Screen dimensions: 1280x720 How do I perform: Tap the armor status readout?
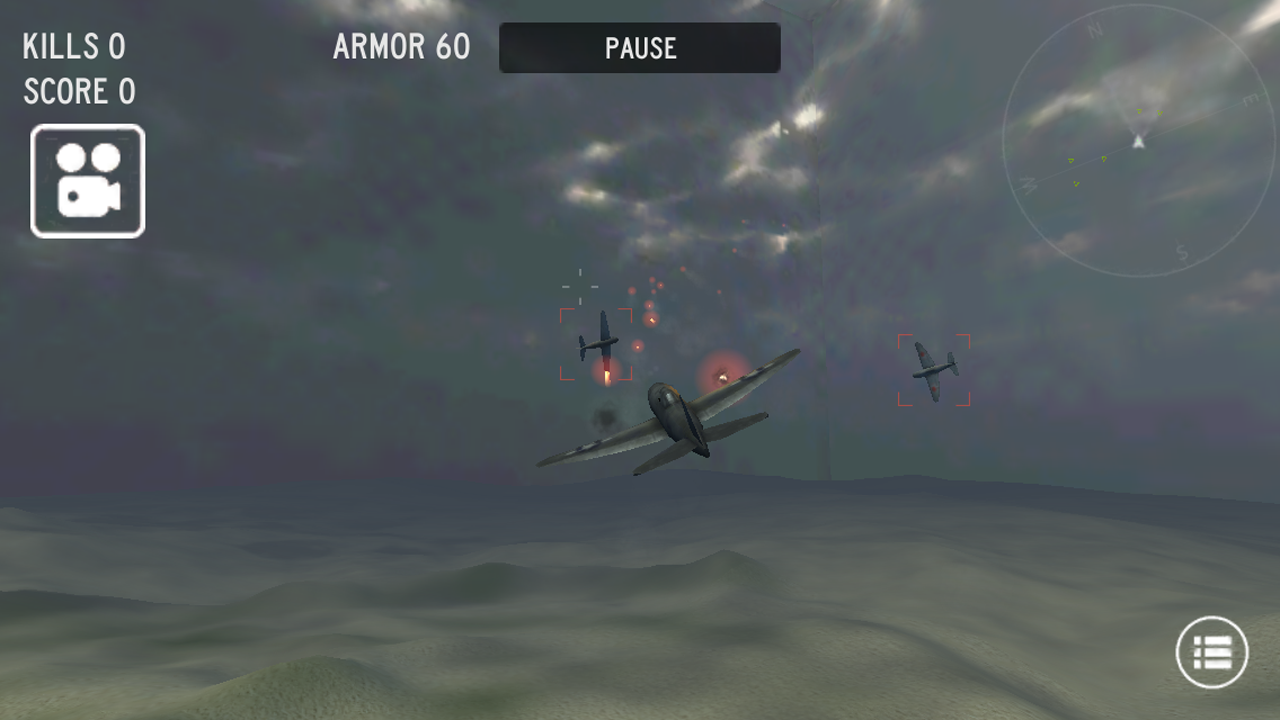pyautogui.click(x=401, y=47)
